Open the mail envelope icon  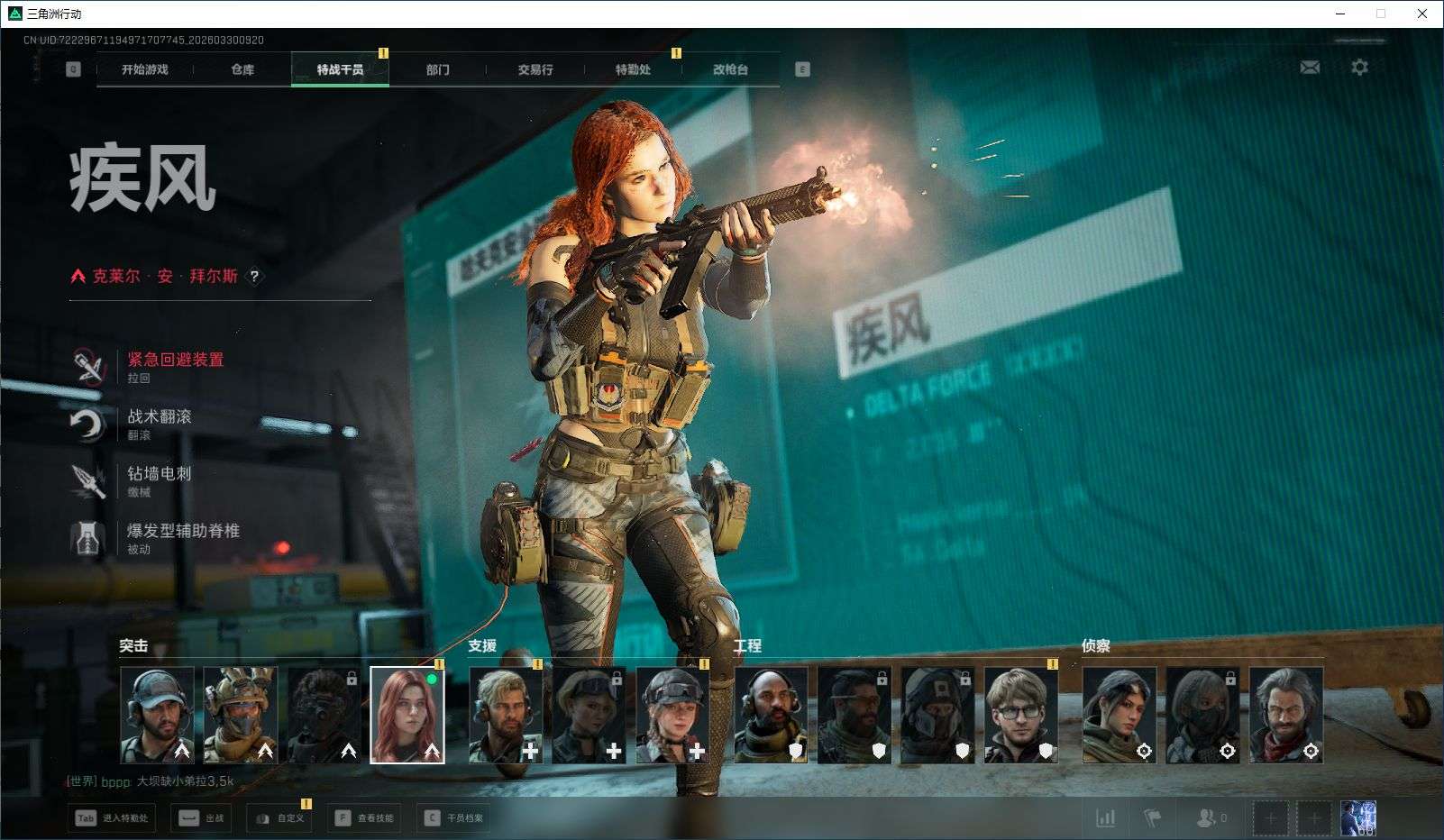point(1310,68)
